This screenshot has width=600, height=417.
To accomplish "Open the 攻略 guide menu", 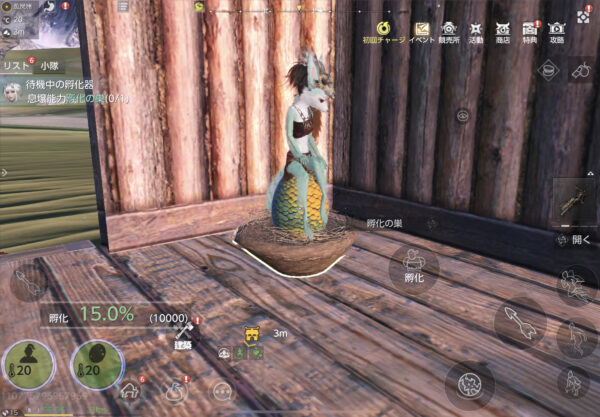I will pyautogui.click(x=557, y=31).
